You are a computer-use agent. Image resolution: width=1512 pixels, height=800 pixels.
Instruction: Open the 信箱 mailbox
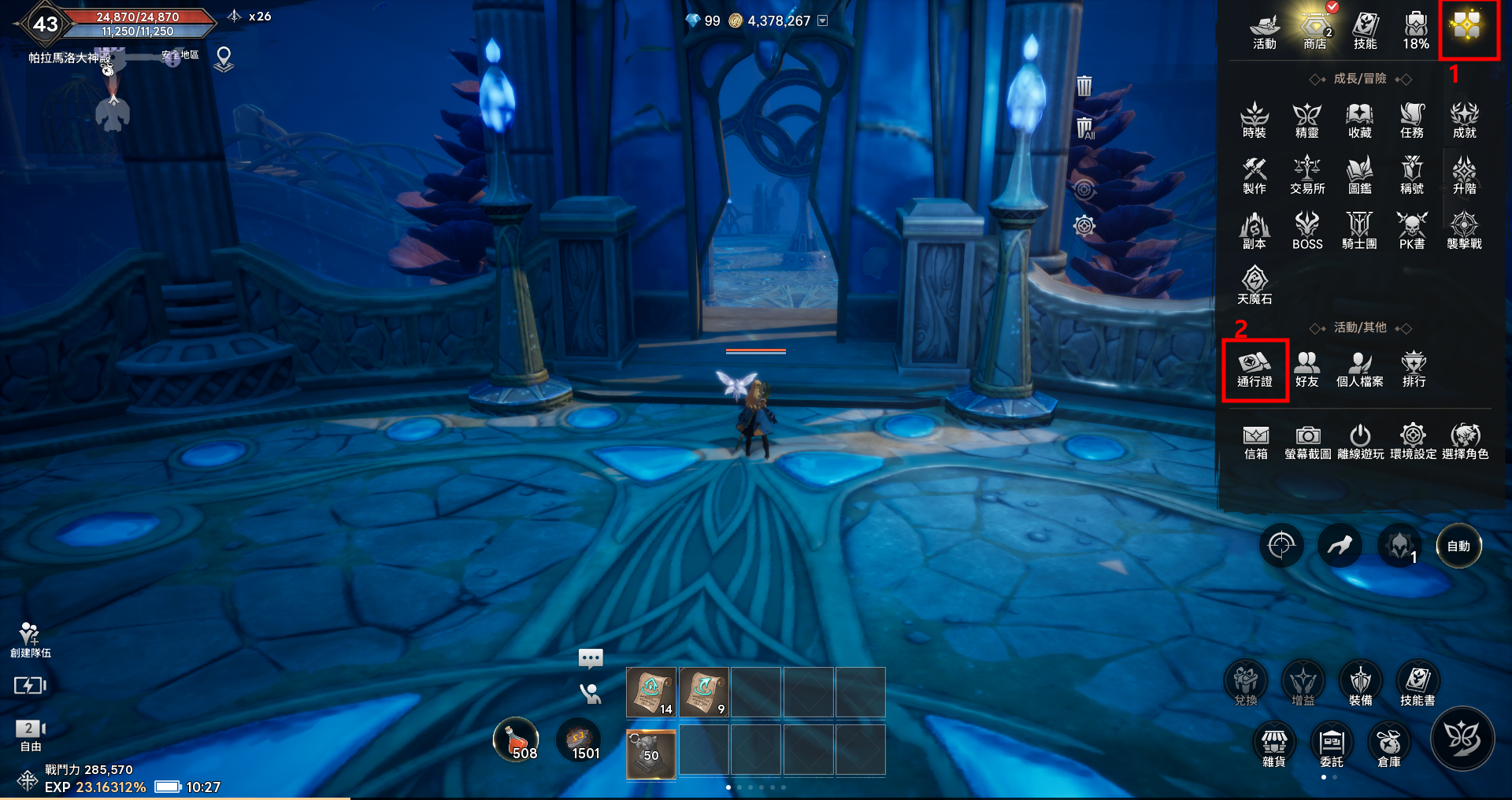(1255, 442)
